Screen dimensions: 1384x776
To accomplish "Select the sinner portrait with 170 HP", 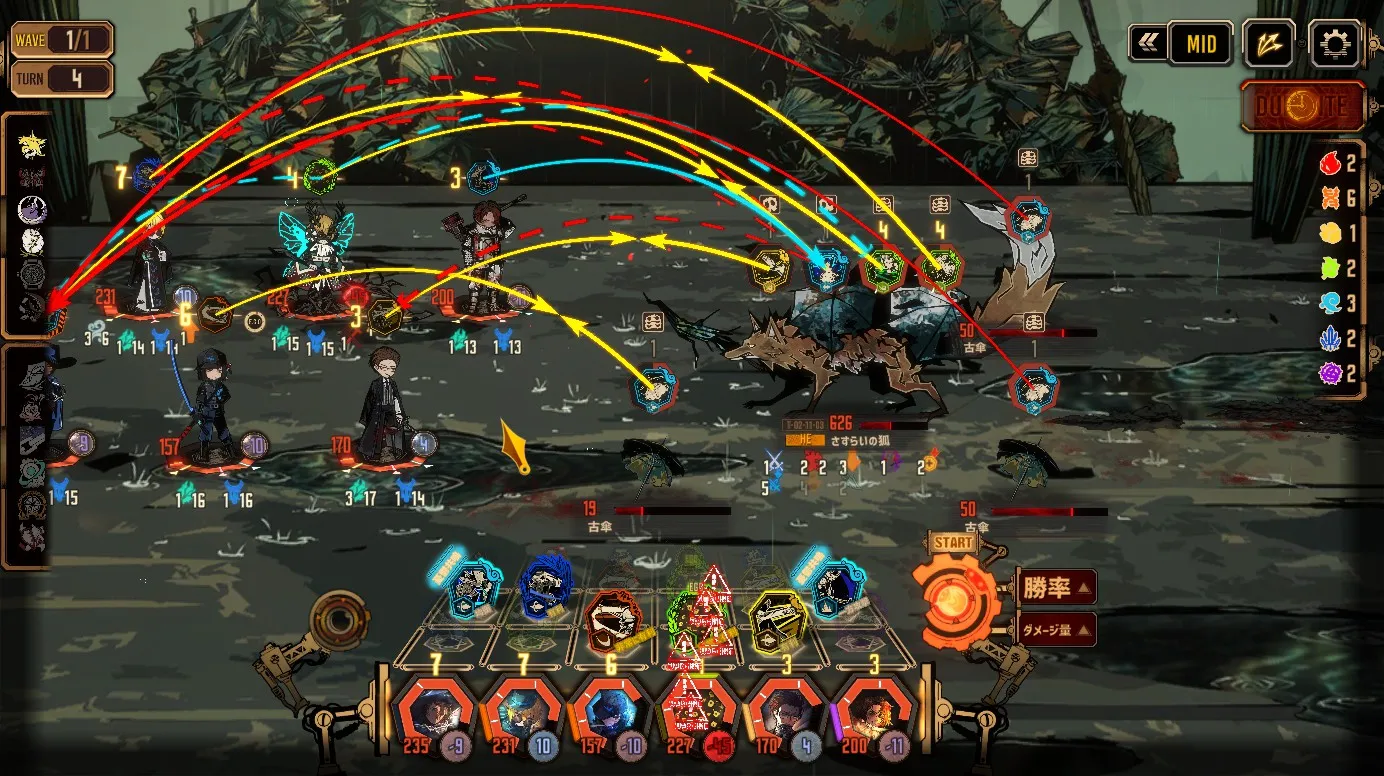I will [784, 712].
